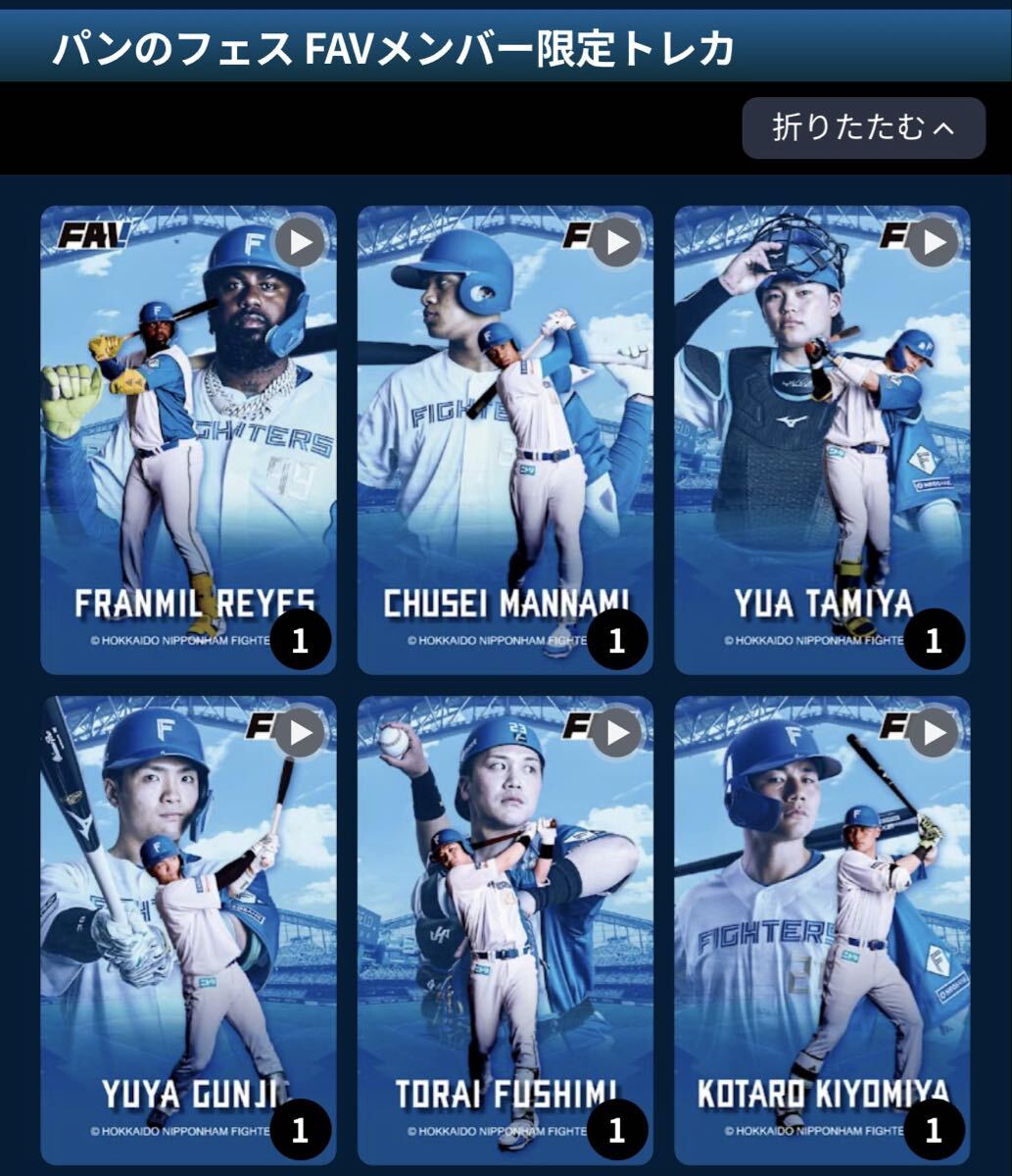Play the Franmil Reyes card video
This screenshot has height=1176, width=1012.
pos(300,242)
